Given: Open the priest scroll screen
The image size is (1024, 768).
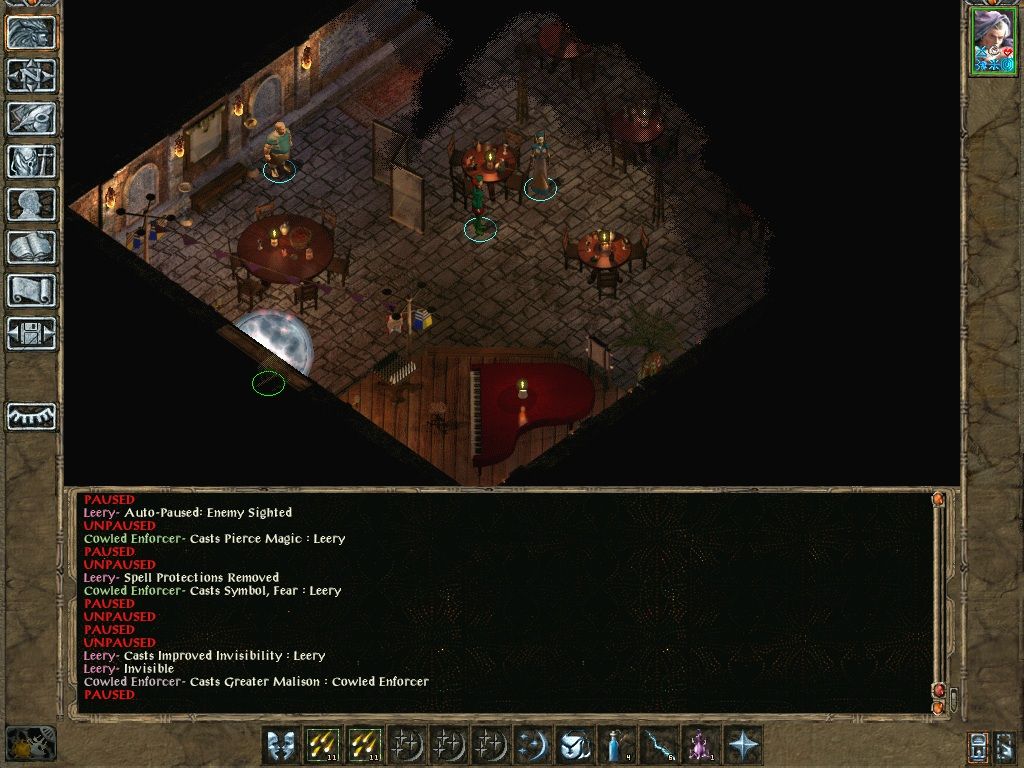Looking at the screenshot, I should pos(31,290).
